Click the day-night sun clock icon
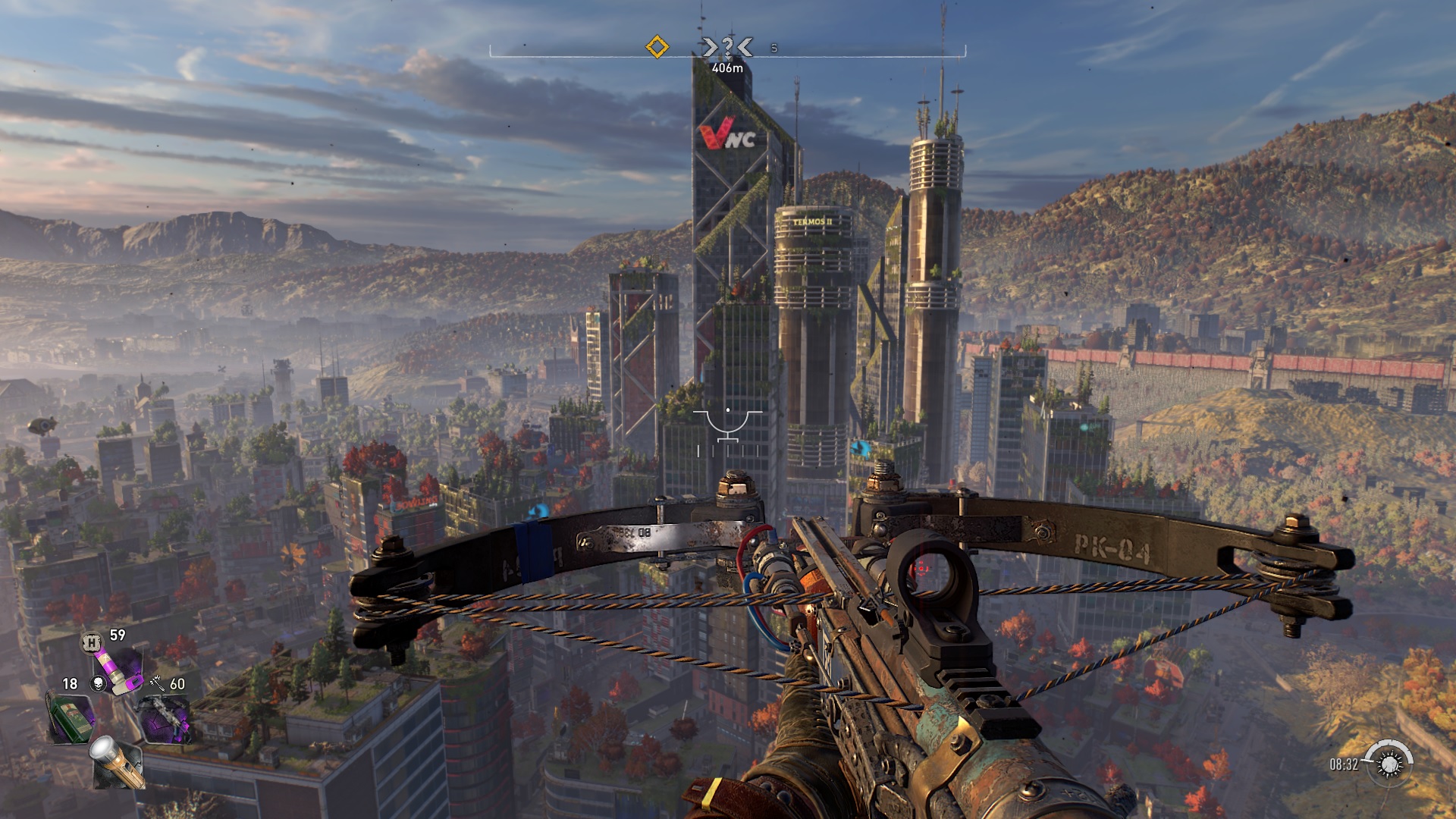Viewport: 1456px width, 819px height. tap(1389, 763)
